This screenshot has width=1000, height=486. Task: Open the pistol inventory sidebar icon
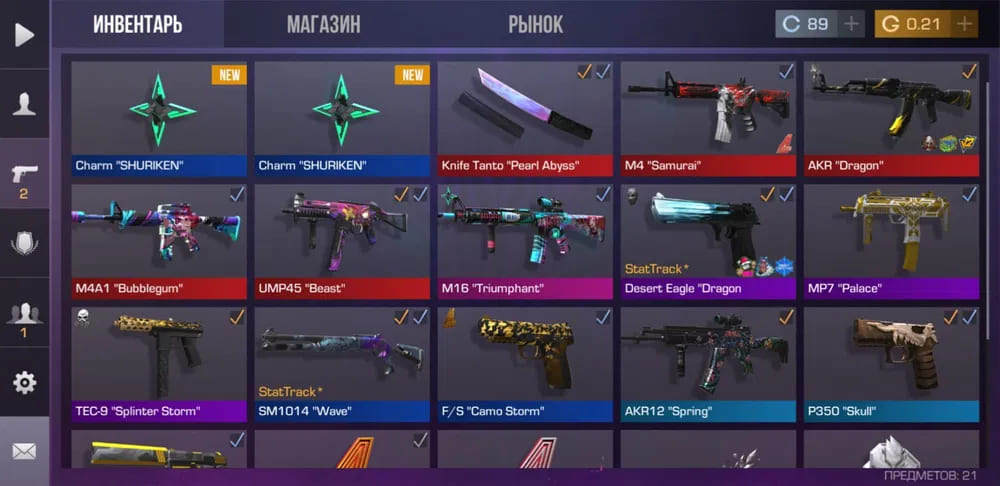point(24,178)
